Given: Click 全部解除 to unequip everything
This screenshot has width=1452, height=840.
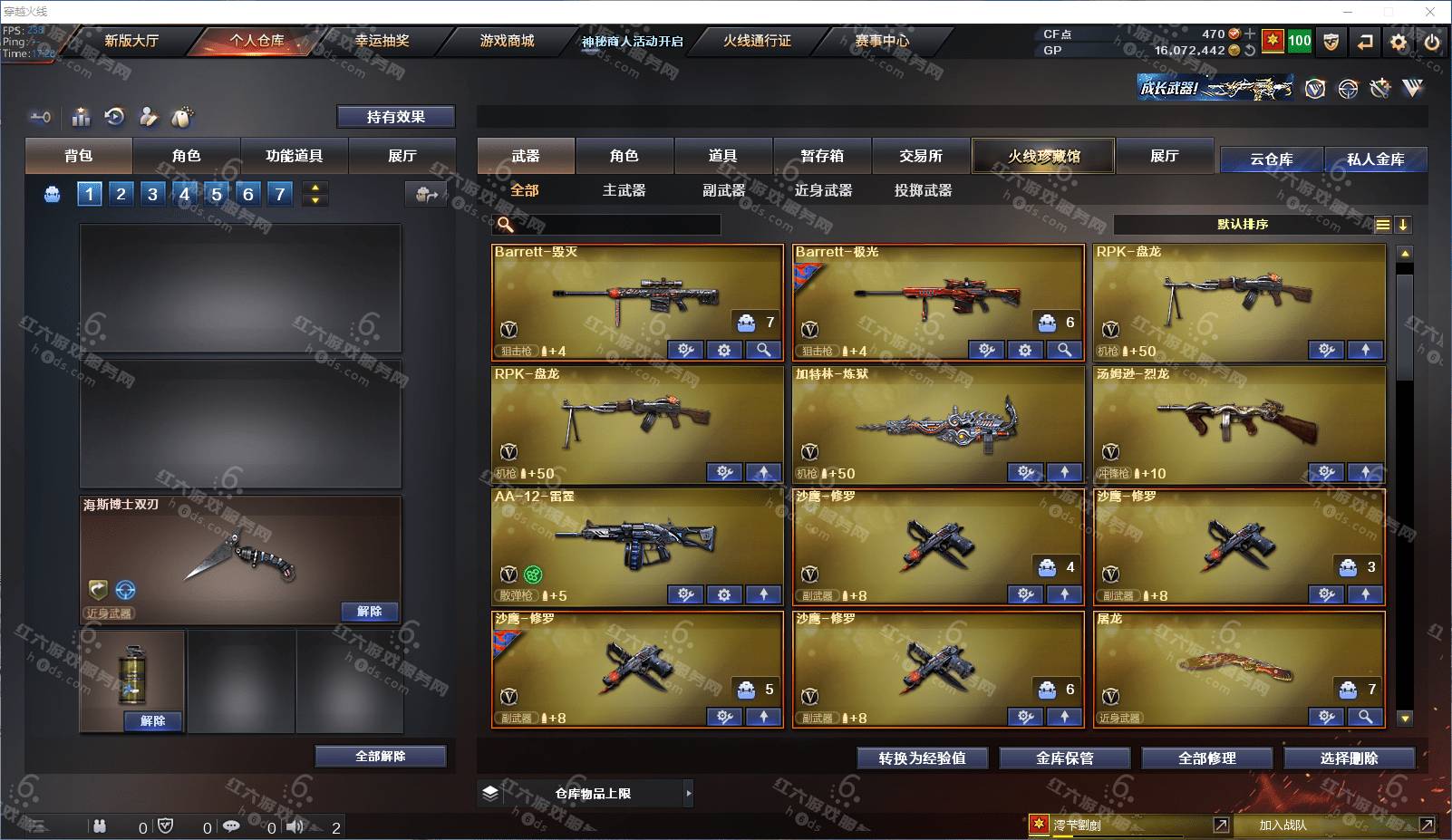Looking at the screenshot, I should (380, 757).
